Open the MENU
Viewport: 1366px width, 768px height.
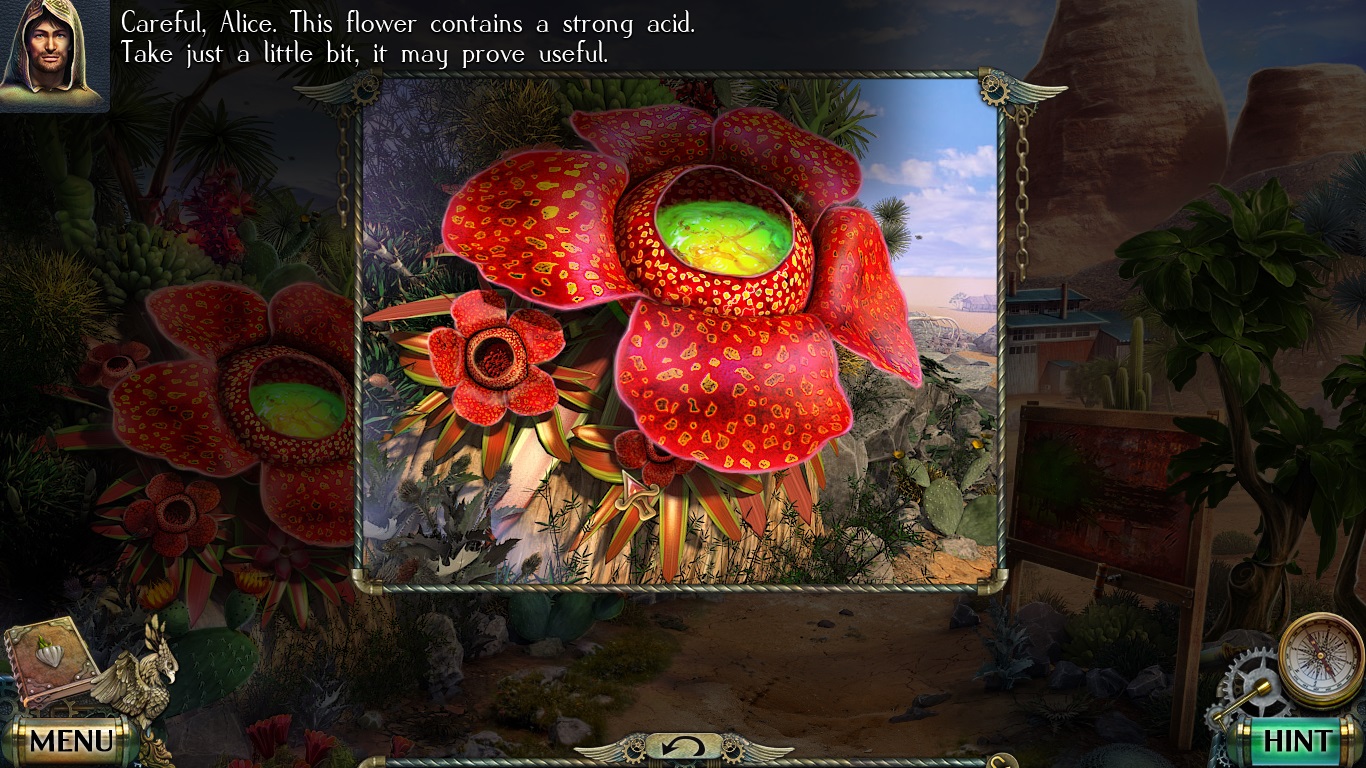[70, 742]
